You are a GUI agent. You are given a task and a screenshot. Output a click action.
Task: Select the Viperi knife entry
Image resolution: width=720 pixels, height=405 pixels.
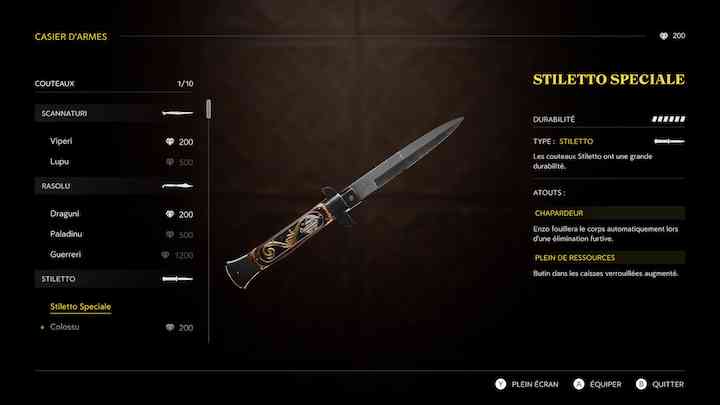[x=62, y=142]
